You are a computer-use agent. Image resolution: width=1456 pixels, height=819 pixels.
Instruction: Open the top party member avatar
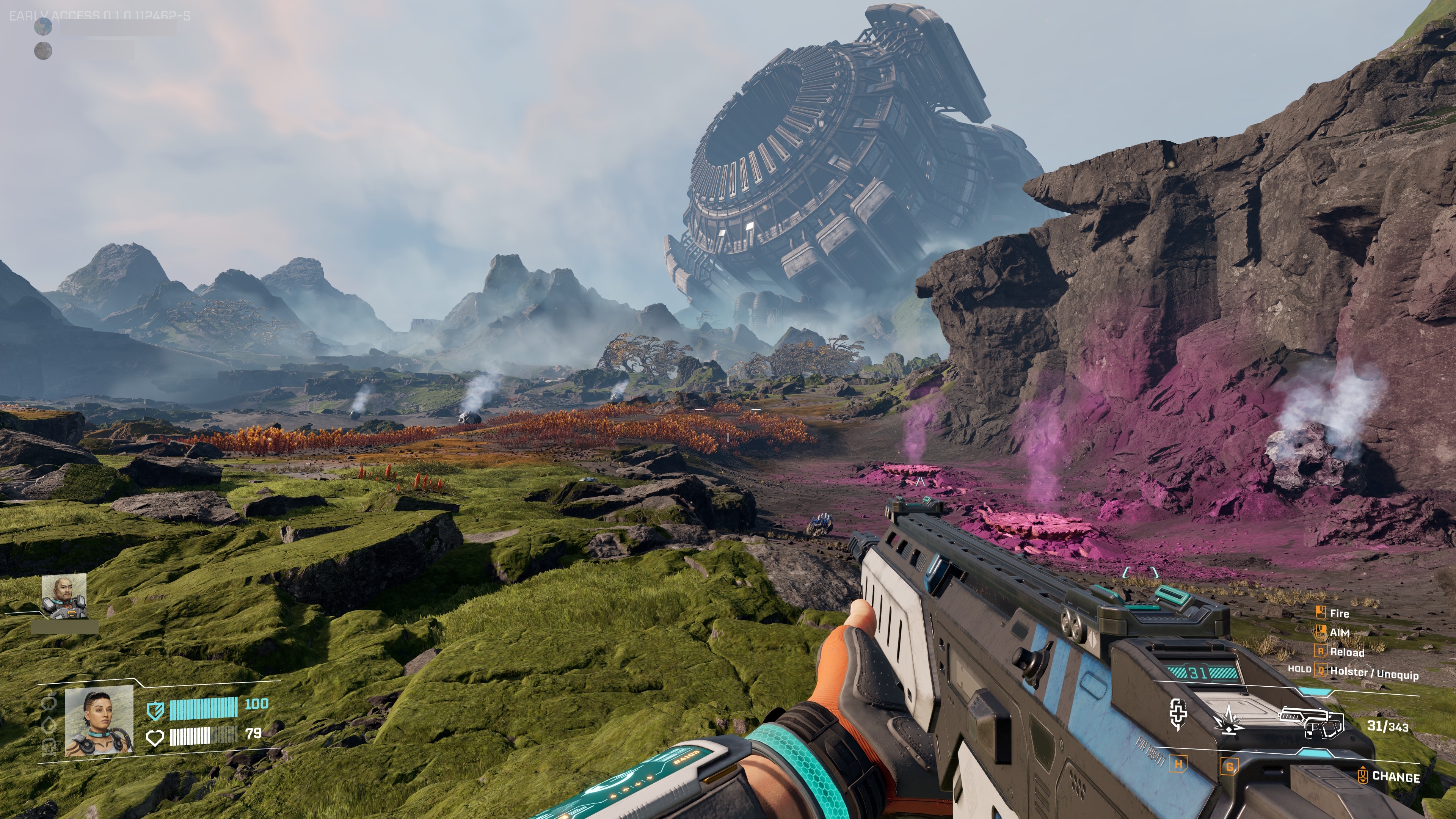[43, 26]
